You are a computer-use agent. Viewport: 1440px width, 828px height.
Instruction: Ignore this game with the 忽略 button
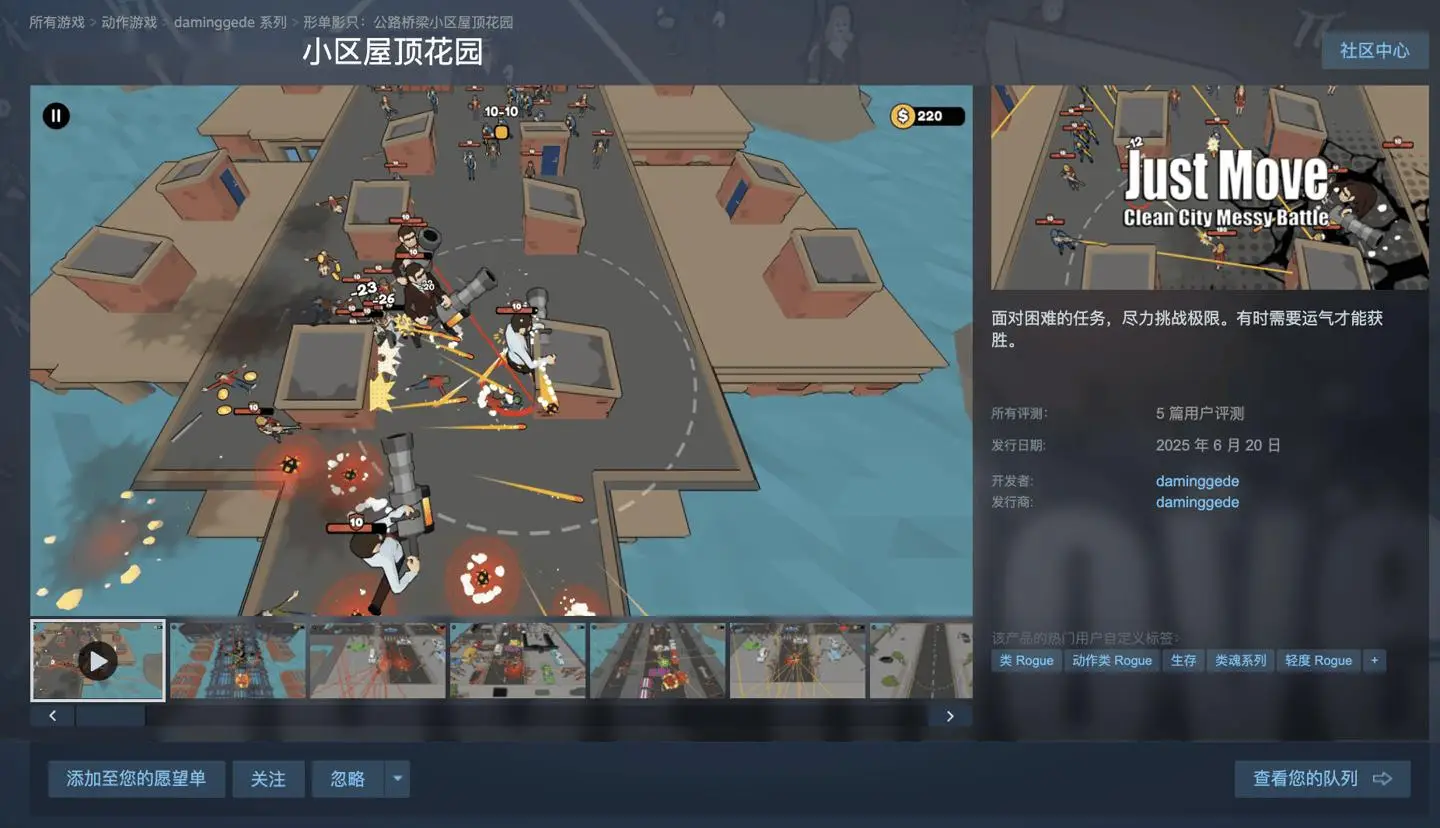tap(346, 778)
